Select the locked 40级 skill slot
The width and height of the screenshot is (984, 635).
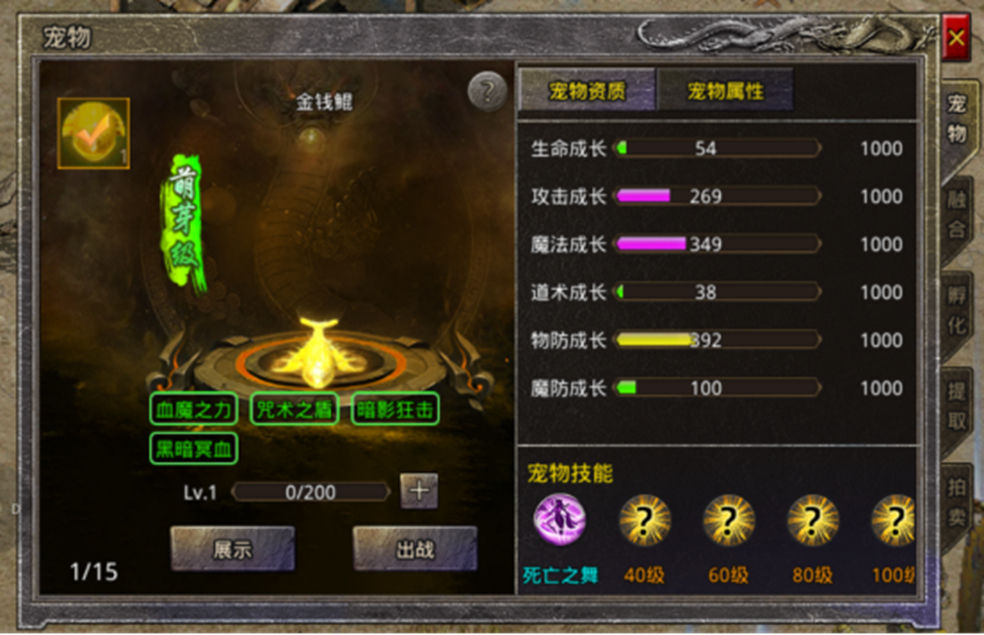(645, 520)
